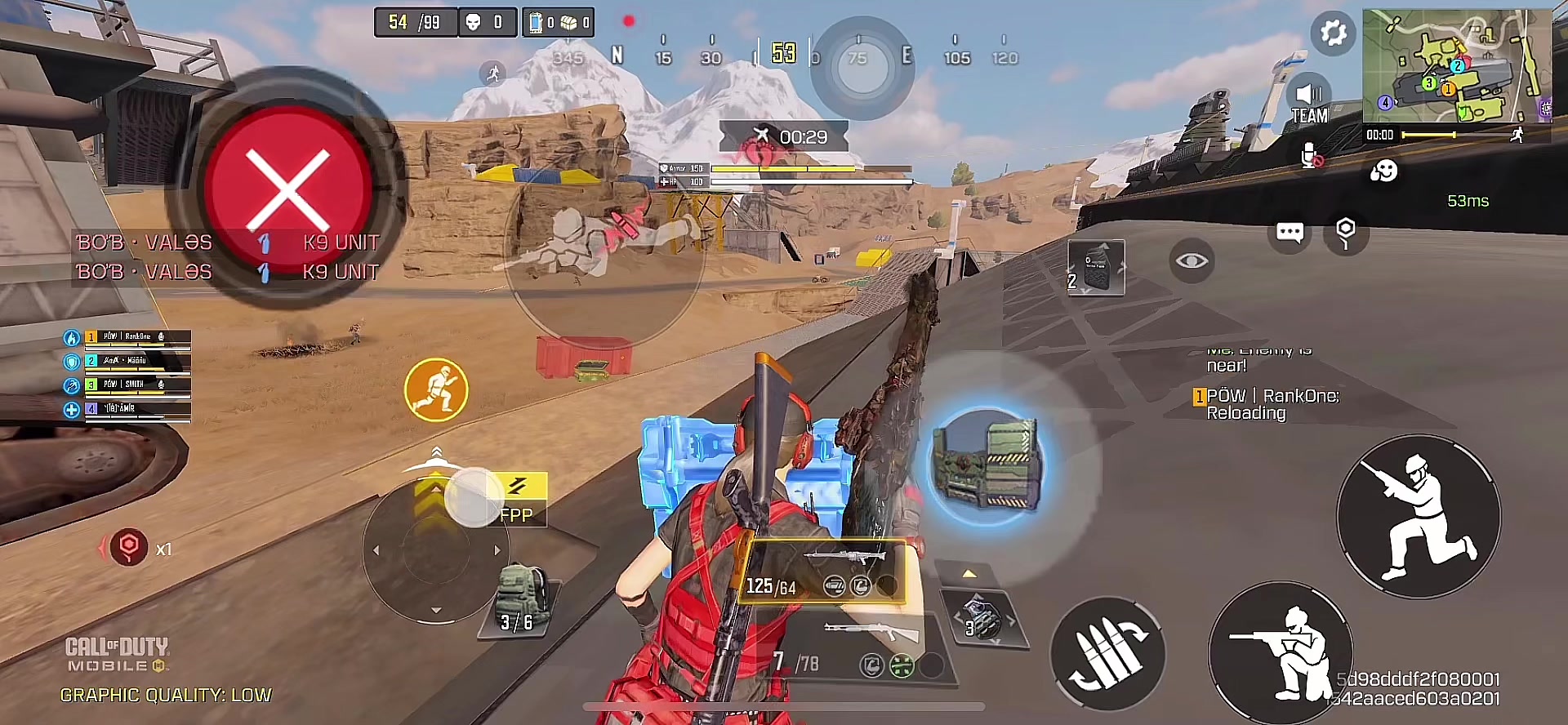This screenshot has height=725, width=1568.
Task: Expand the minimap
Action: click(x=1455, y=65)
